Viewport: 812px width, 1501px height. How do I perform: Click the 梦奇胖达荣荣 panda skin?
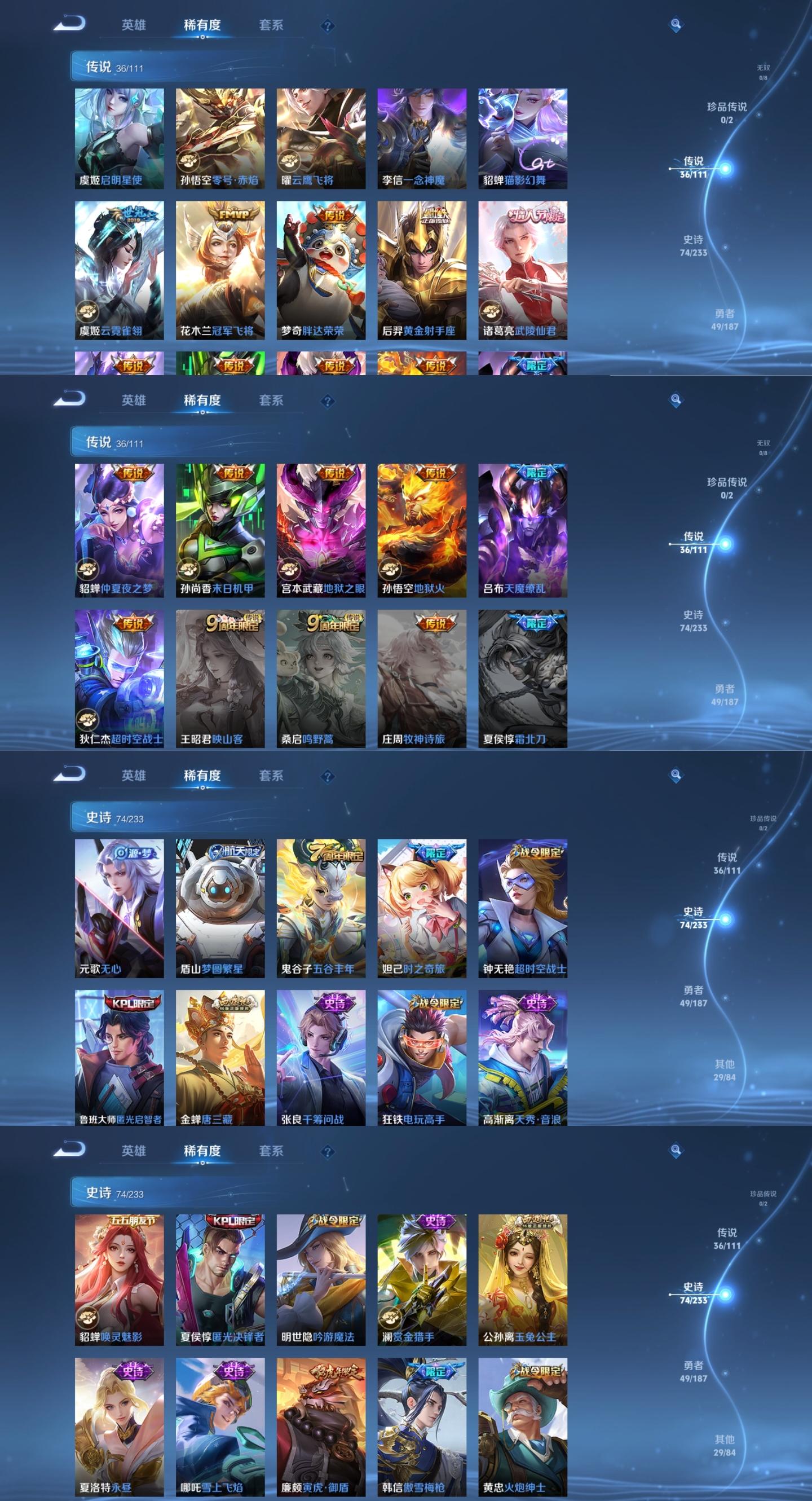[321, 270]
